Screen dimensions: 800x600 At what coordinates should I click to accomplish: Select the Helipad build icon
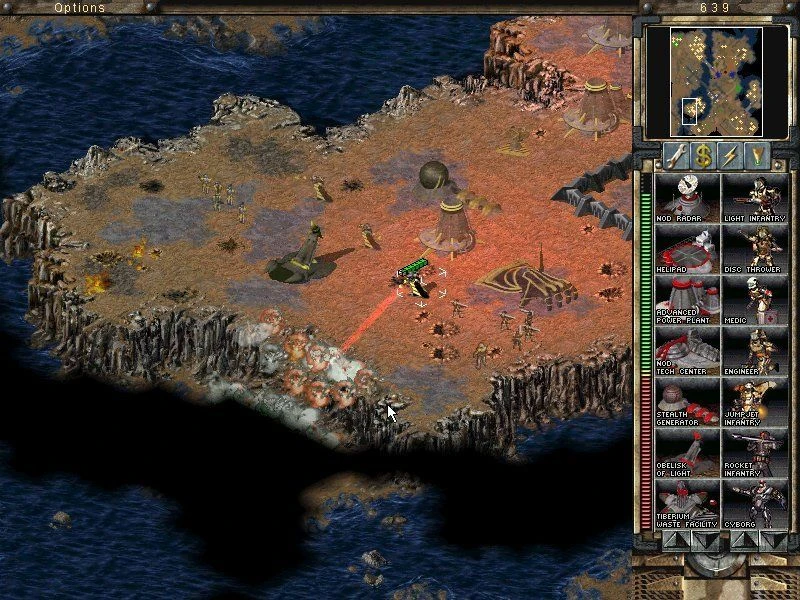pos(686,250)
